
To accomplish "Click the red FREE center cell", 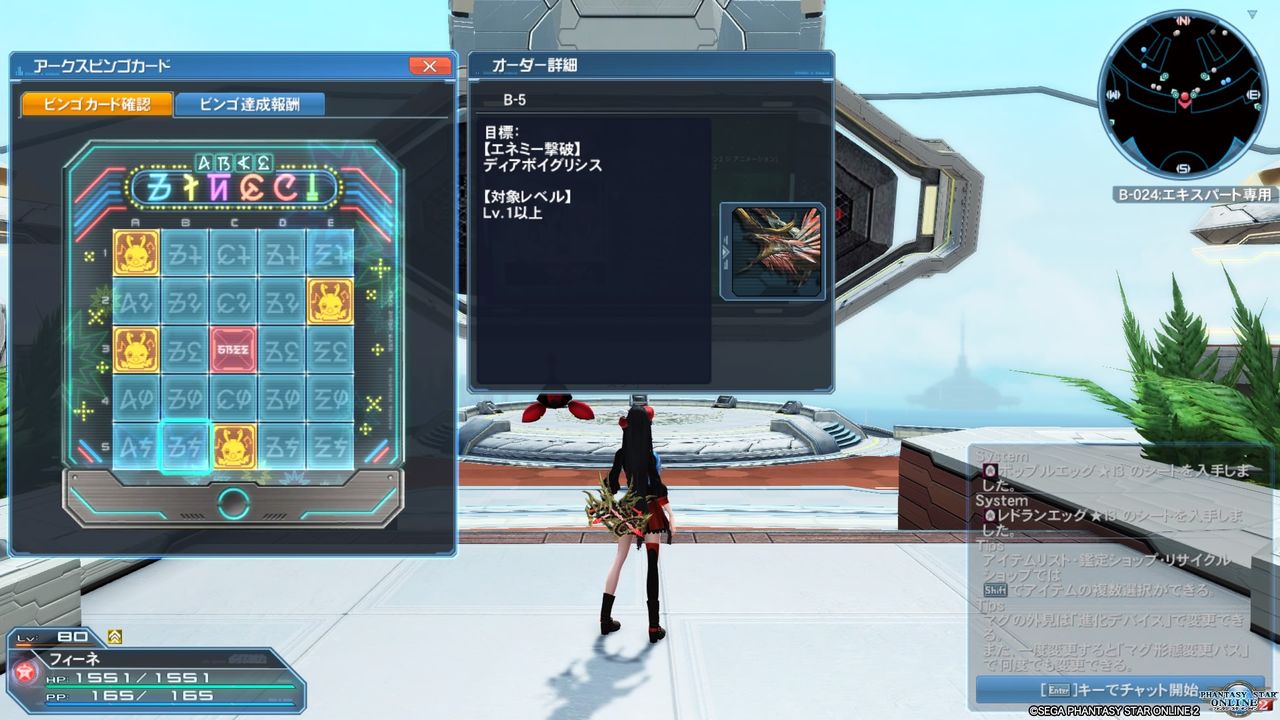I will click(234, 351).
